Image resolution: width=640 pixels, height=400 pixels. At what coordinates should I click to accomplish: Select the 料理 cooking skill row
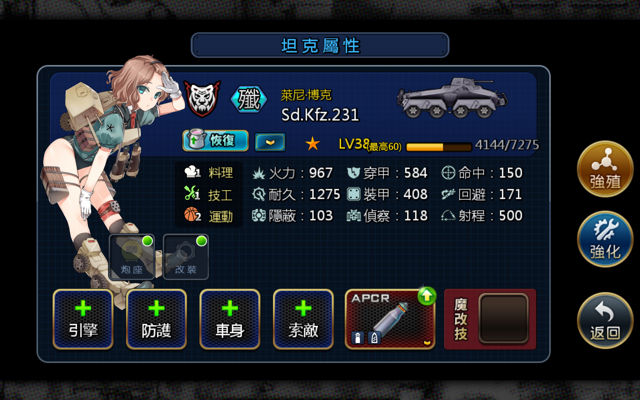click(210, 172)
